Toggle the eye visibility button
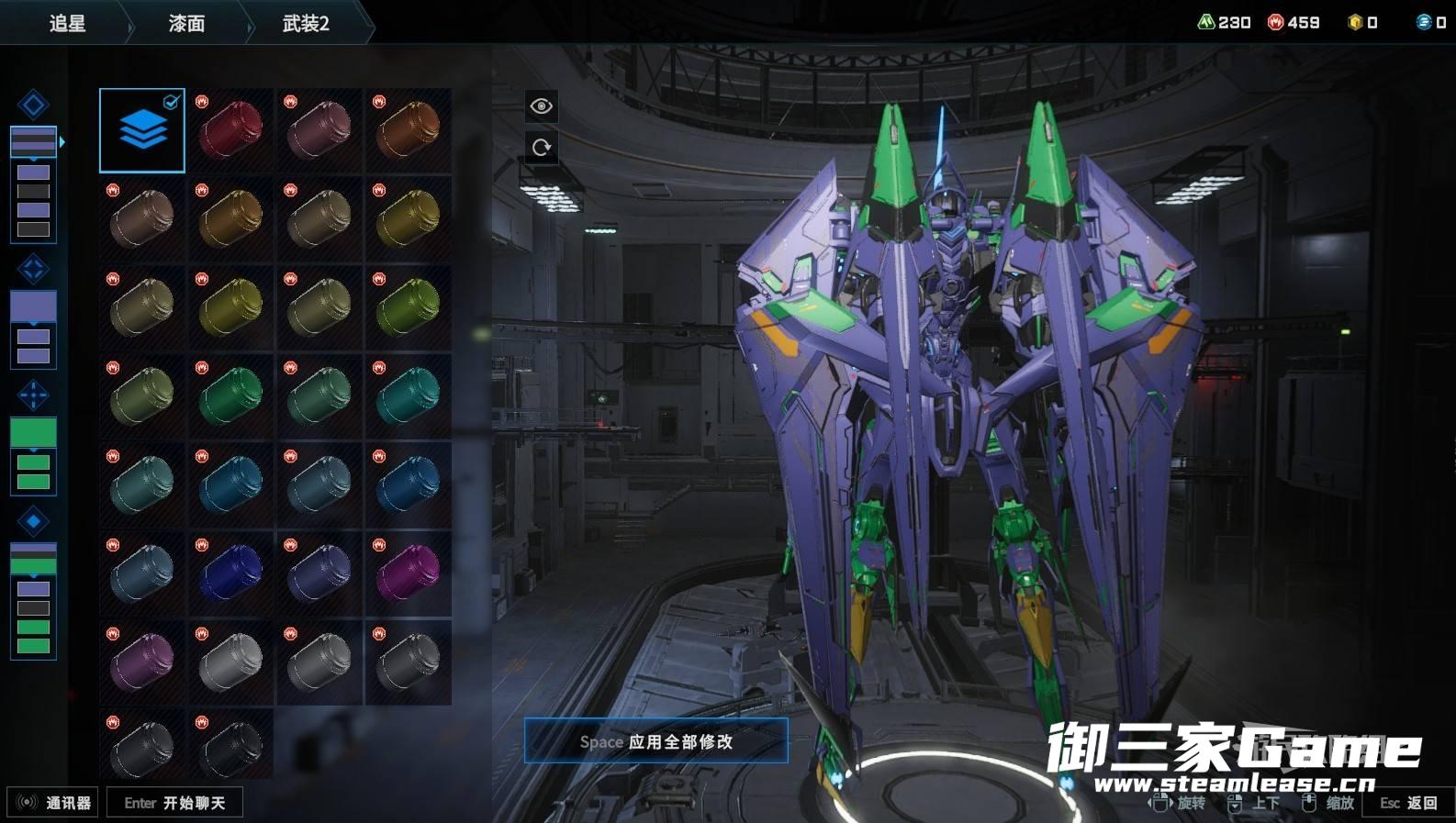The height and width of the screenshot is (823, 1456). click(542, 106)
